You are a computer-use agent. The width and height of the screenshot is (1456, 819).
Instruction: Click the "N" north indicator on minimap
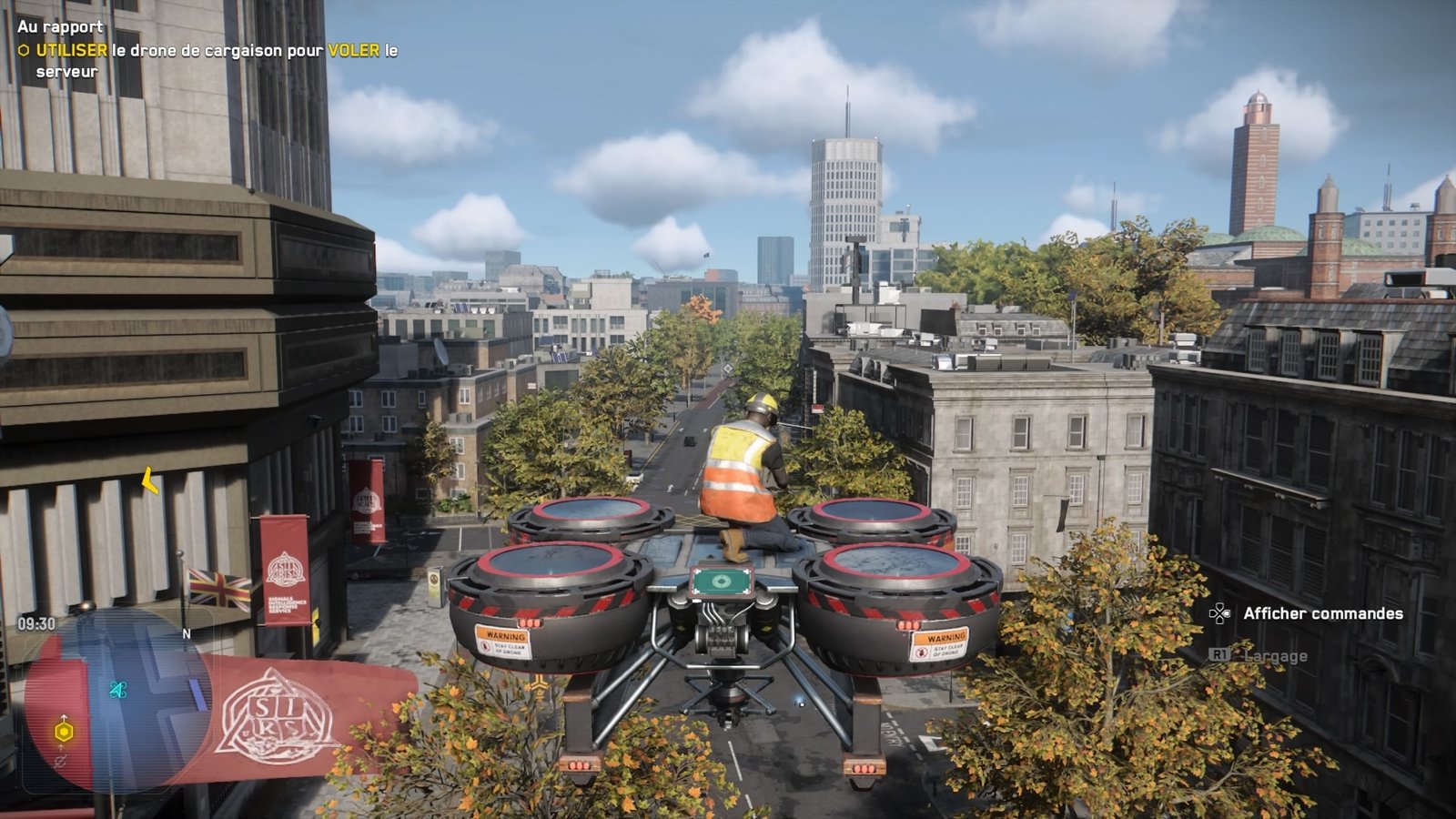click(187, 633)
